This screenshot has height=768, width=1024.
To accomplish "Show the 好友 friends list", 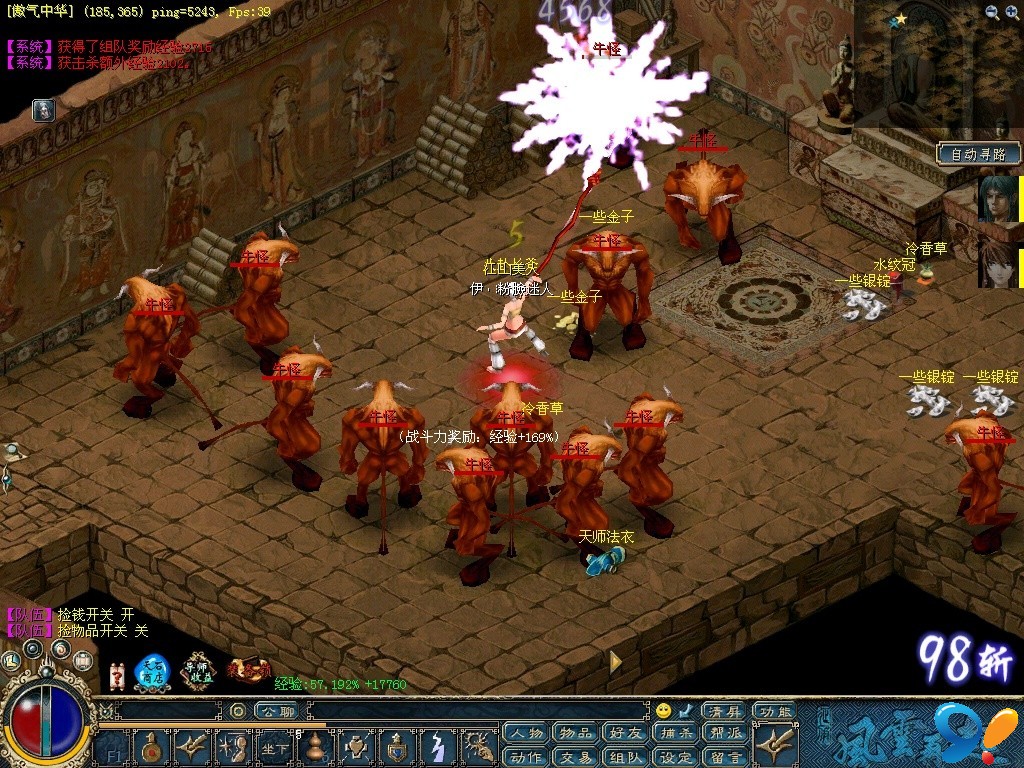I will point(626,735).
